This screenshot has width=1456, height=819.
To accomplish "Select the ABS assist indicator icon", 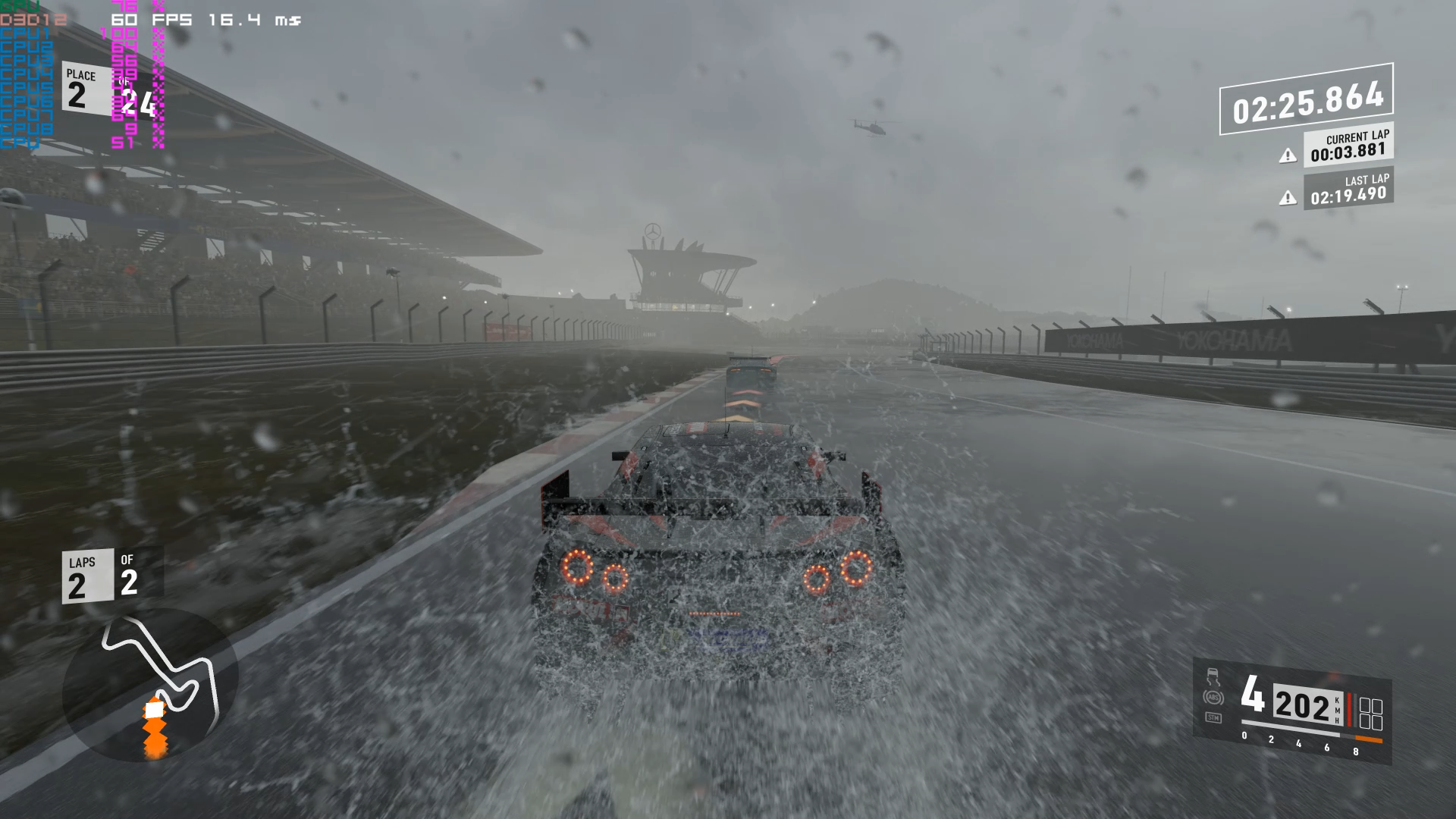I will tap(1213, 698).
